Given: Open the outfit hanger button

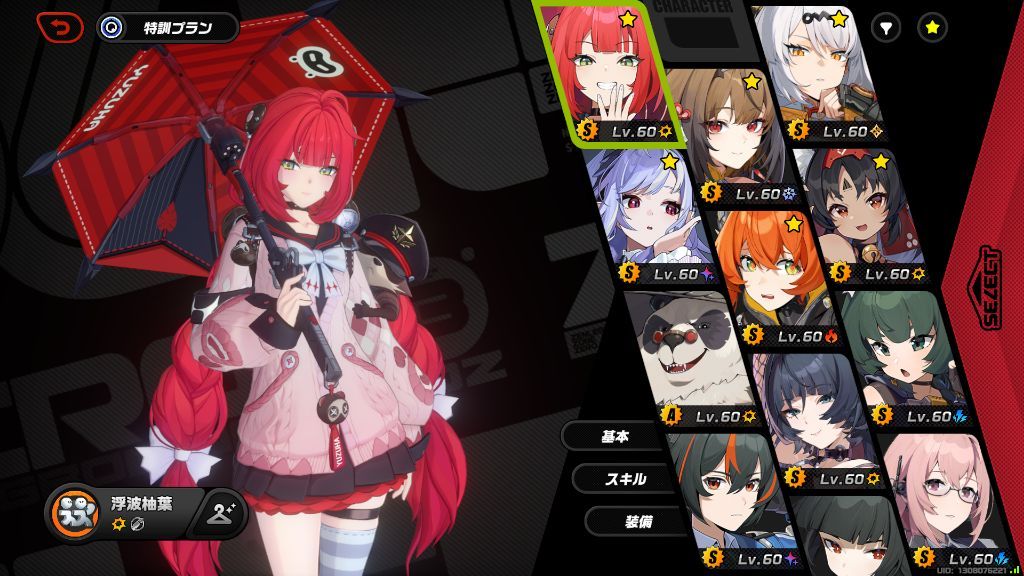Looking at the screenshot, I should (221, 513).
